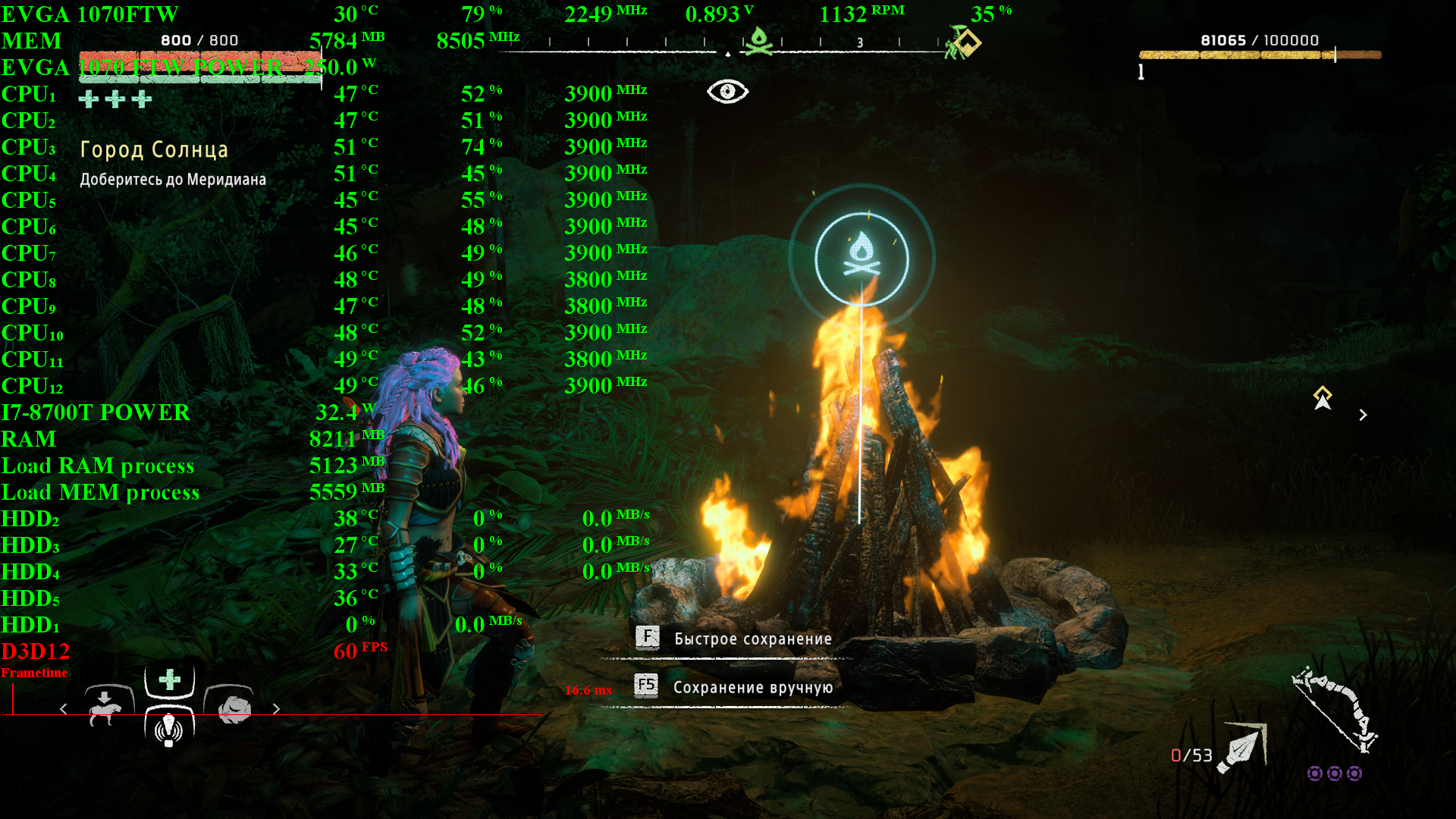1456x819 pixels.
Task: Click the eye stealth visibility indicator
Action: pyautogui.click(x=727, y=92)
